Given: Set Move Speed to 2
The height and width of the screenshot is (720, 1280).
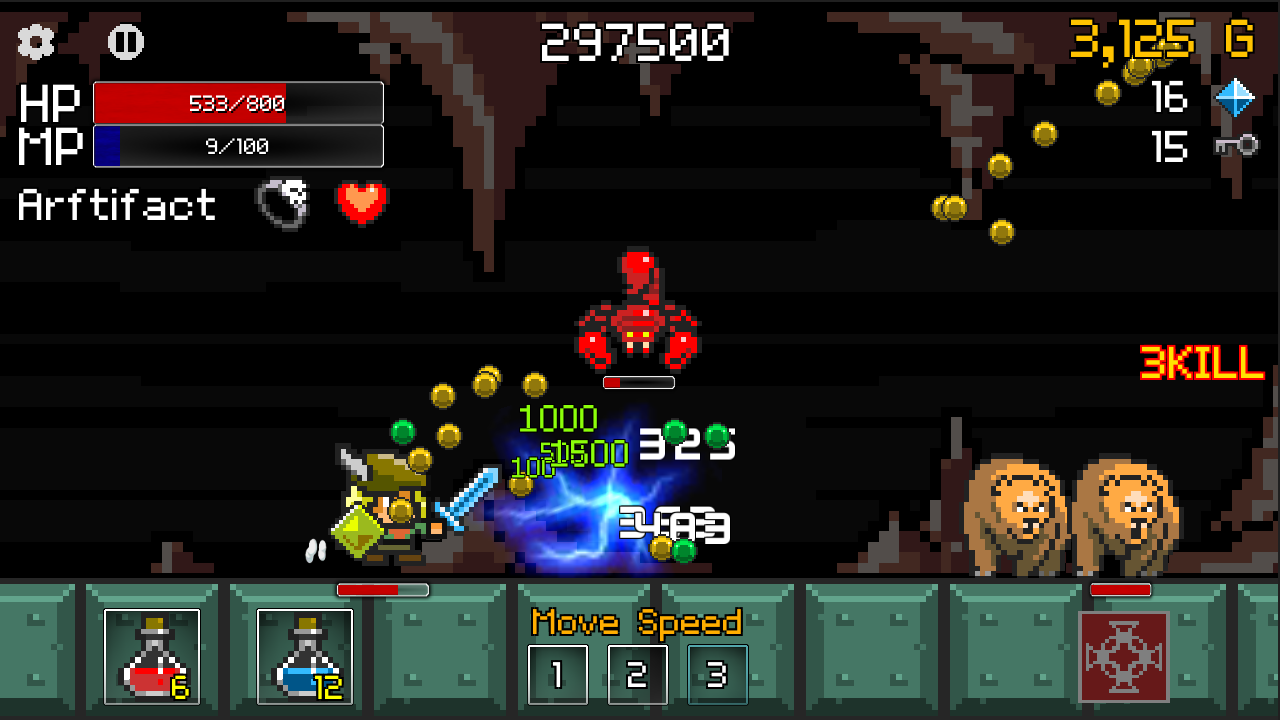Looking at the screenshot, I should click(638, 675).
